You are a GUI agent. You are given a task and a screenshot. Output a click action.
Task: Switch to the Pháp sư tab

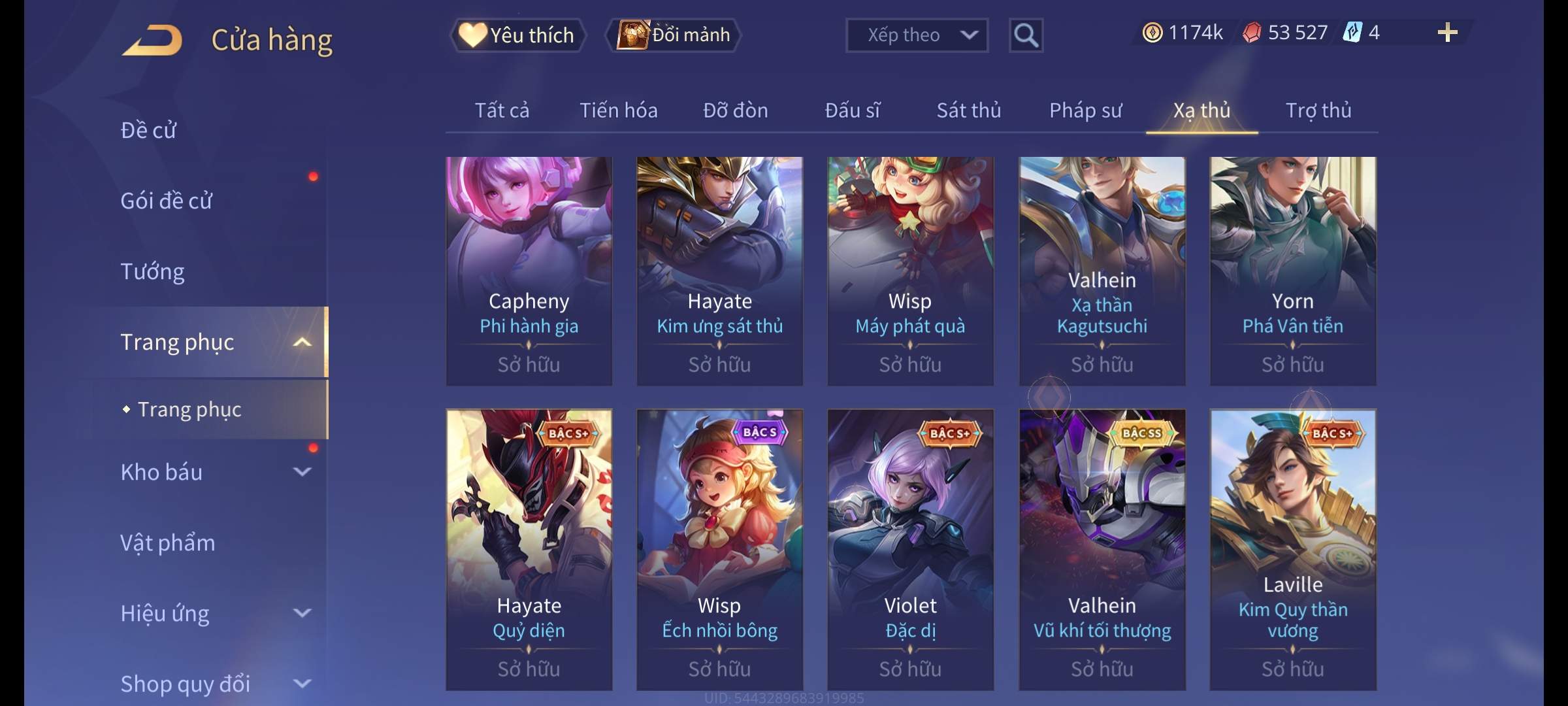coord(1085,110)
